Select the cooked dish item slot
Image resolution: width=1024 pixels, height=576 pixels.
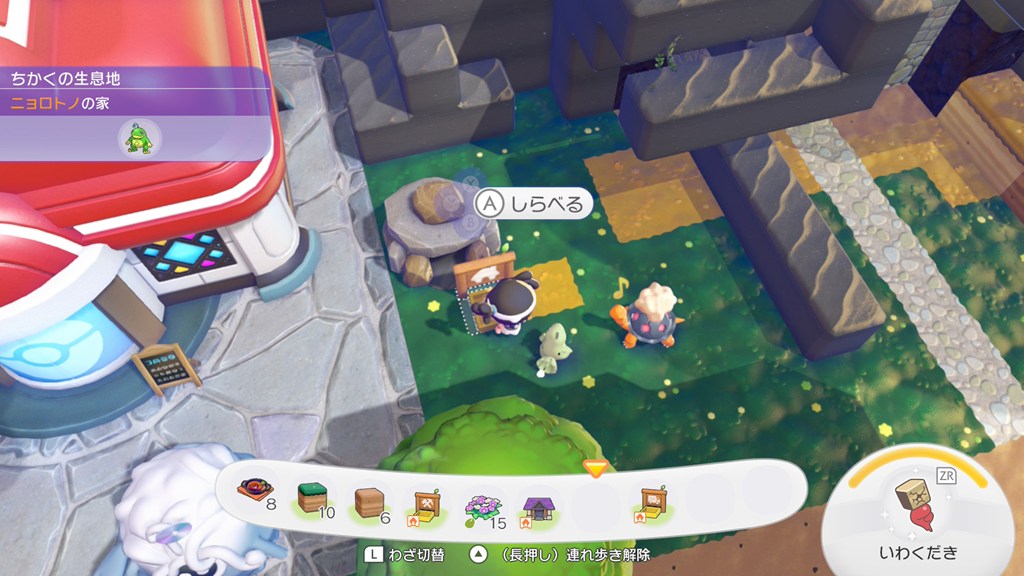click(x=254, y=494)
